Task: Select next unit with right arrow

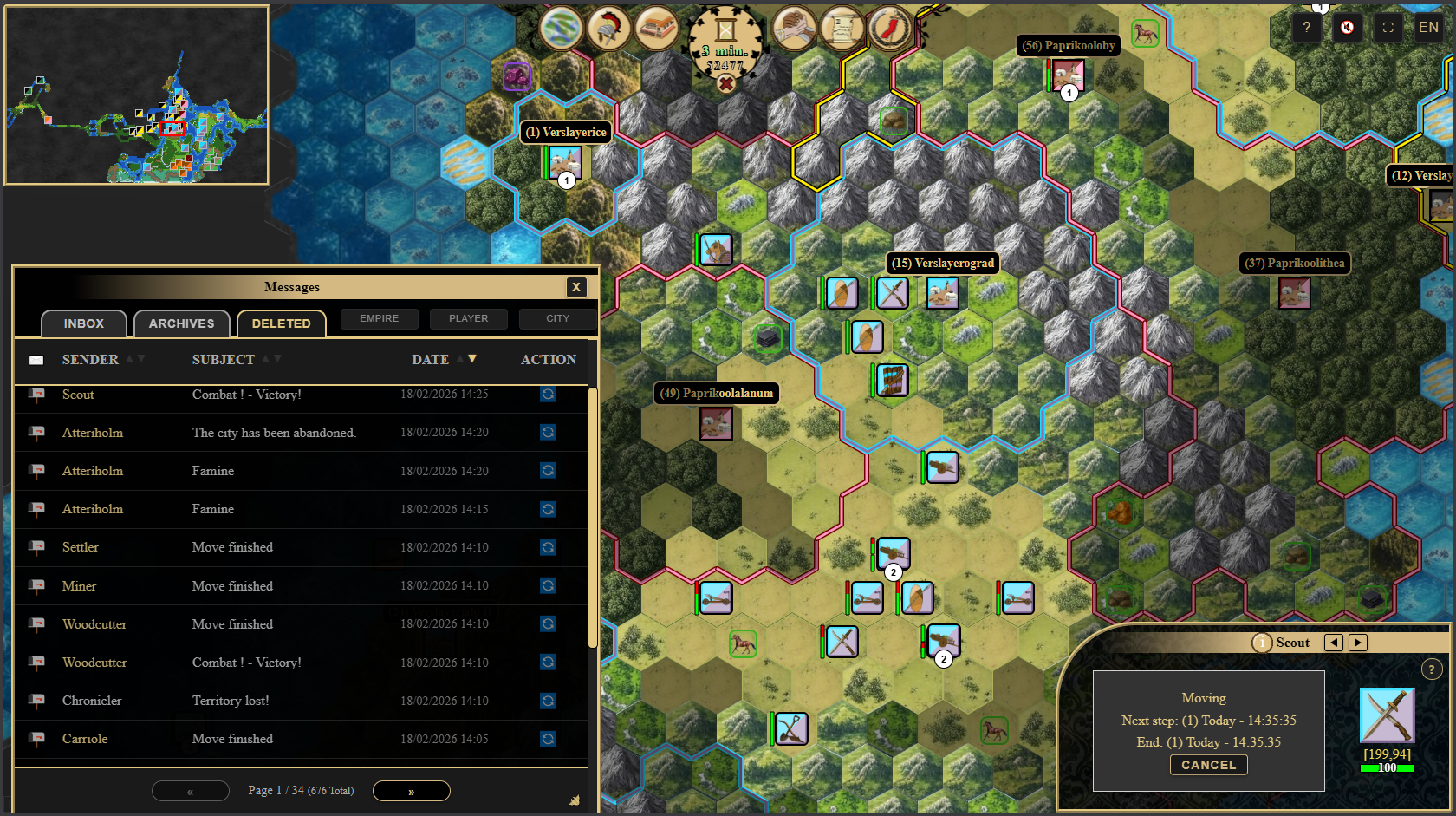Action: pos(1358,643)
